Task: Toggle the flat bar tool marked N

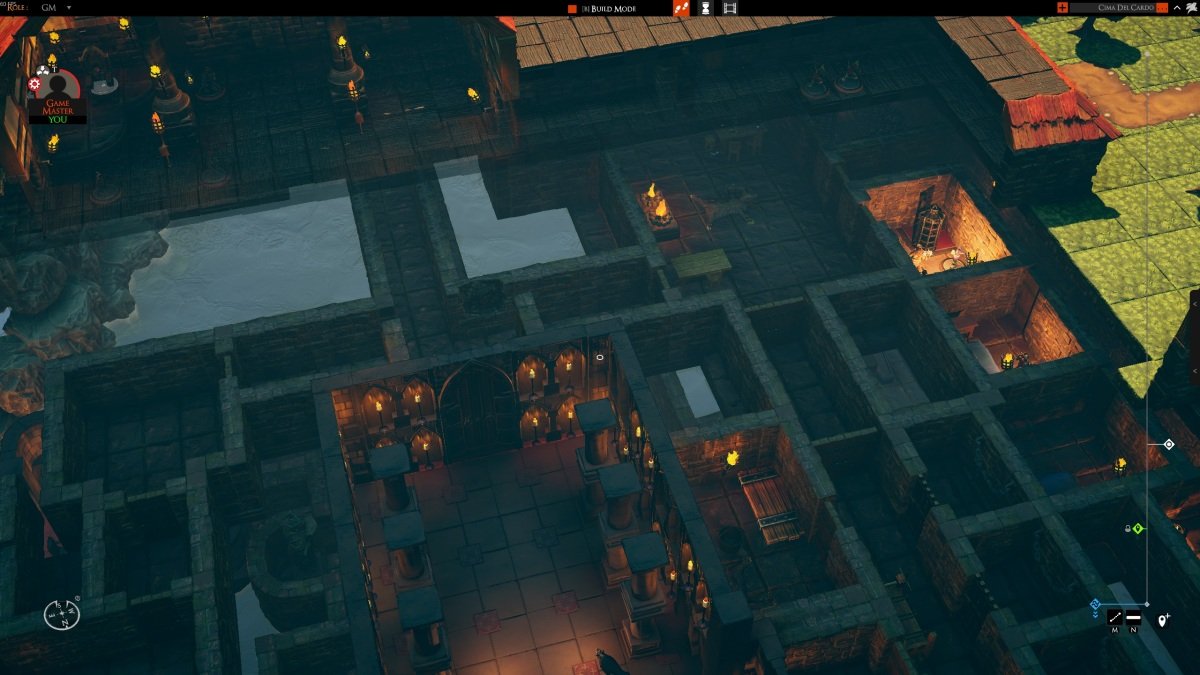Action: [1134, 618]
